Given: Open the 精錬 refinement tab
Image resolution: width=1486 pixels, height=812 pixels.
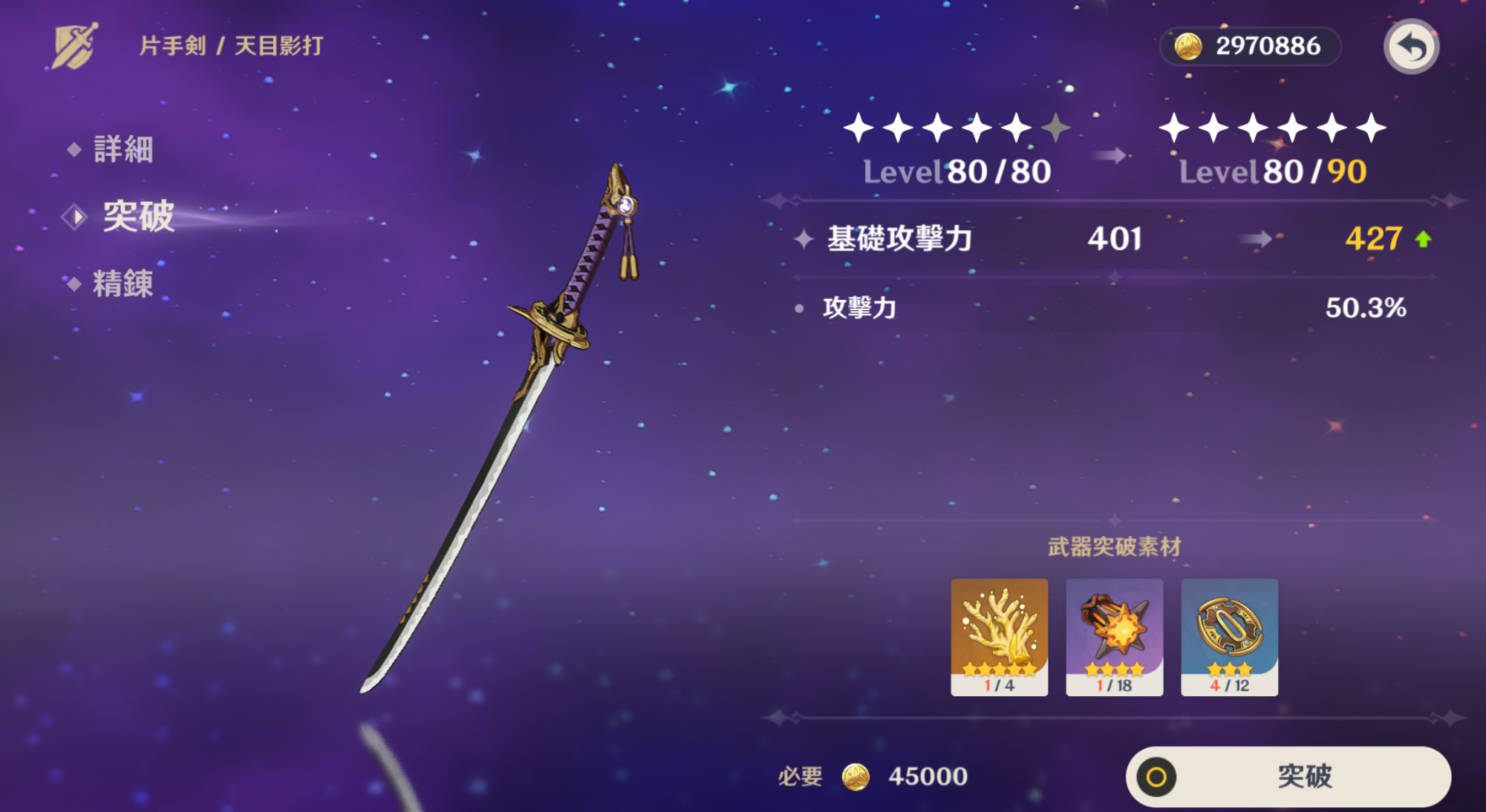Looking at the screenshot, I should click(123, 284).
